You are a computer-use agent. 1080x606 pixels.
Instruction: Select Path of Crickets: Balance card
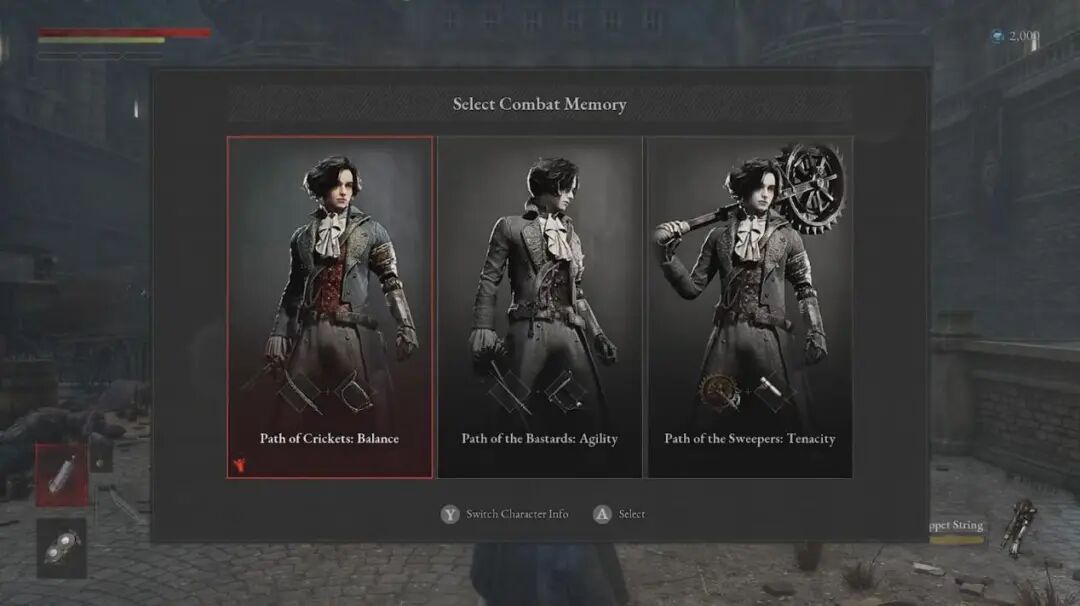330,307
